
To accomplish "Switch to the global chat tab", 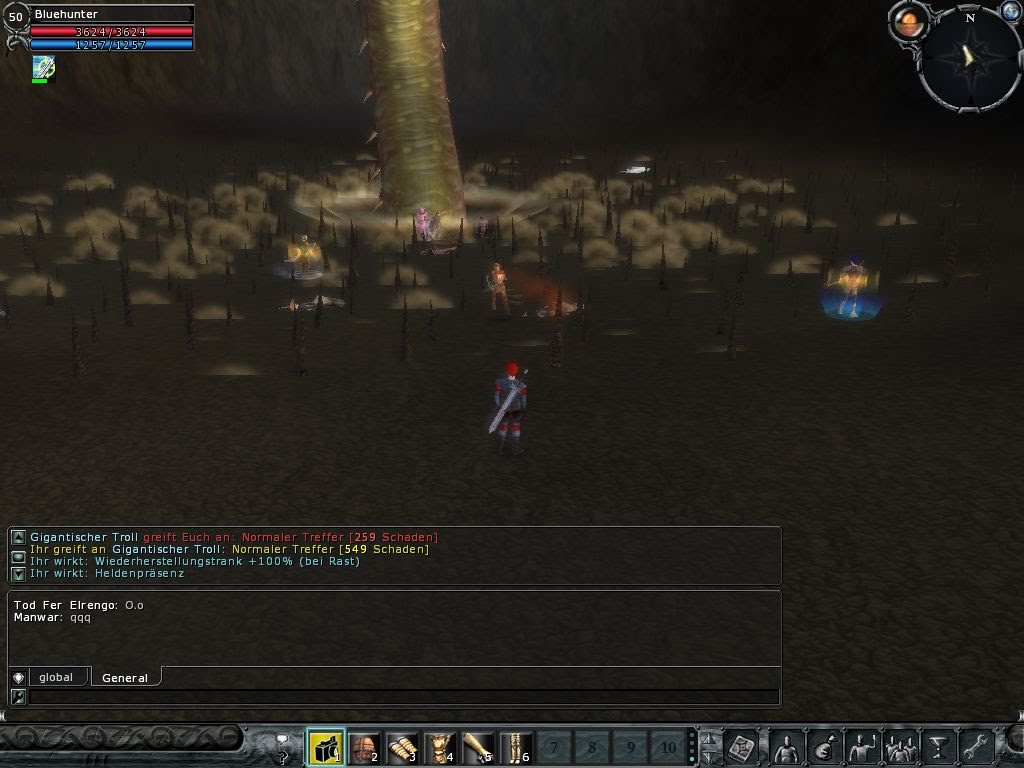I will [x=56, y=677].
